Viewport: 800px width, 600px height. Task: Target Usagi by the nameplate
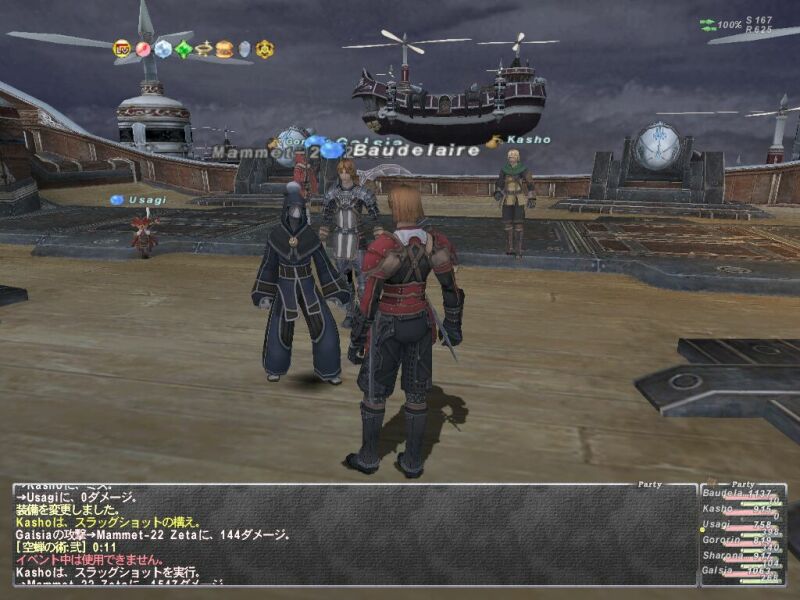click(146, 200)
